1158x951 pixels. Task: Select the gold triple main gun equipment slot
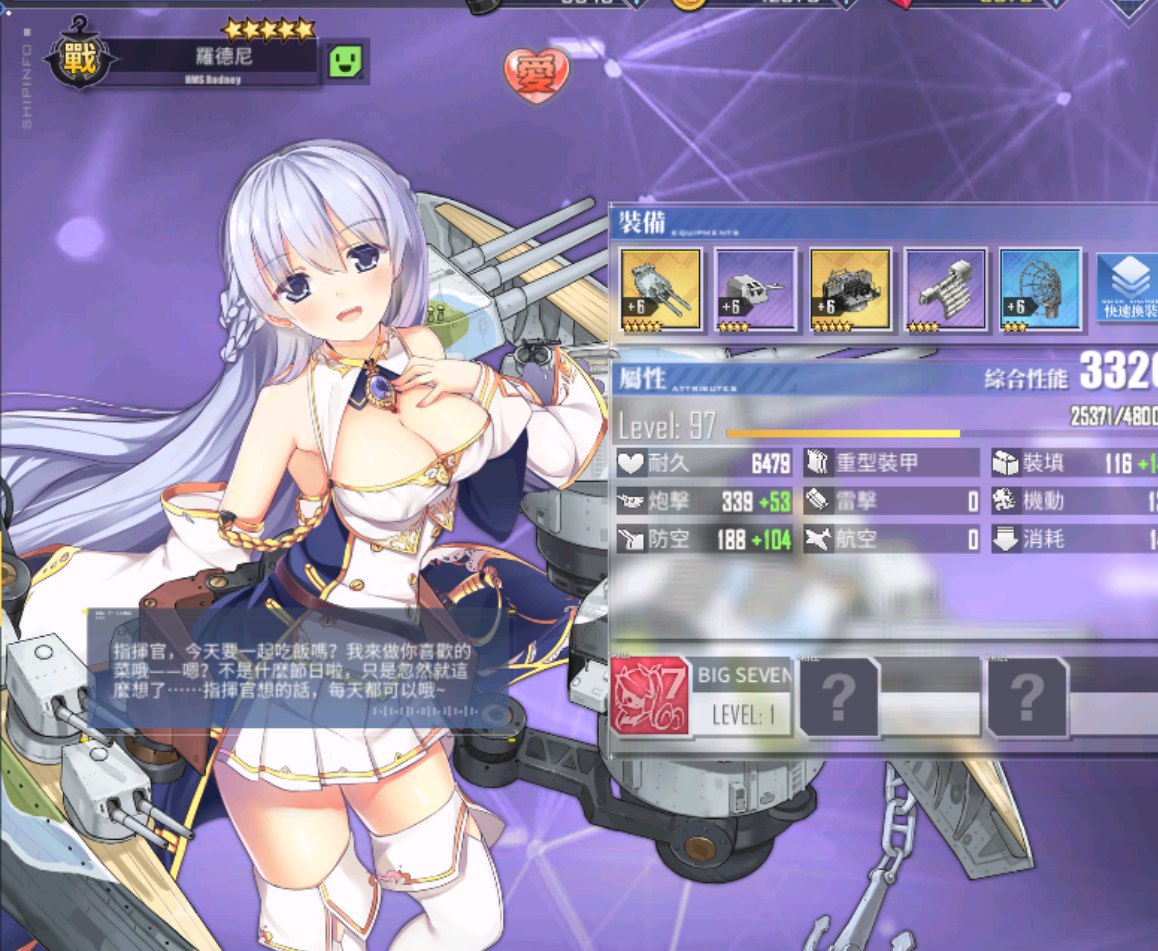tap(661, 289)
